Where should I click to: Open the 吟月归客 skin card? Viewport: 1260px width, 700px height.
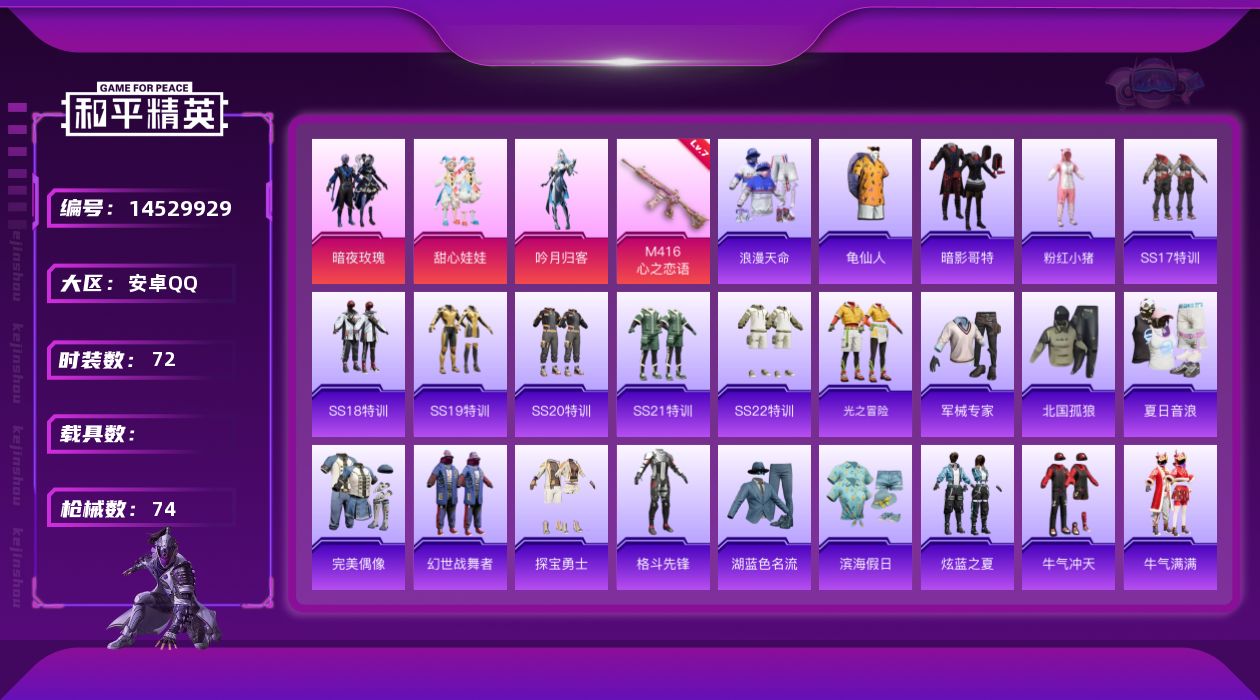point(561,210)
